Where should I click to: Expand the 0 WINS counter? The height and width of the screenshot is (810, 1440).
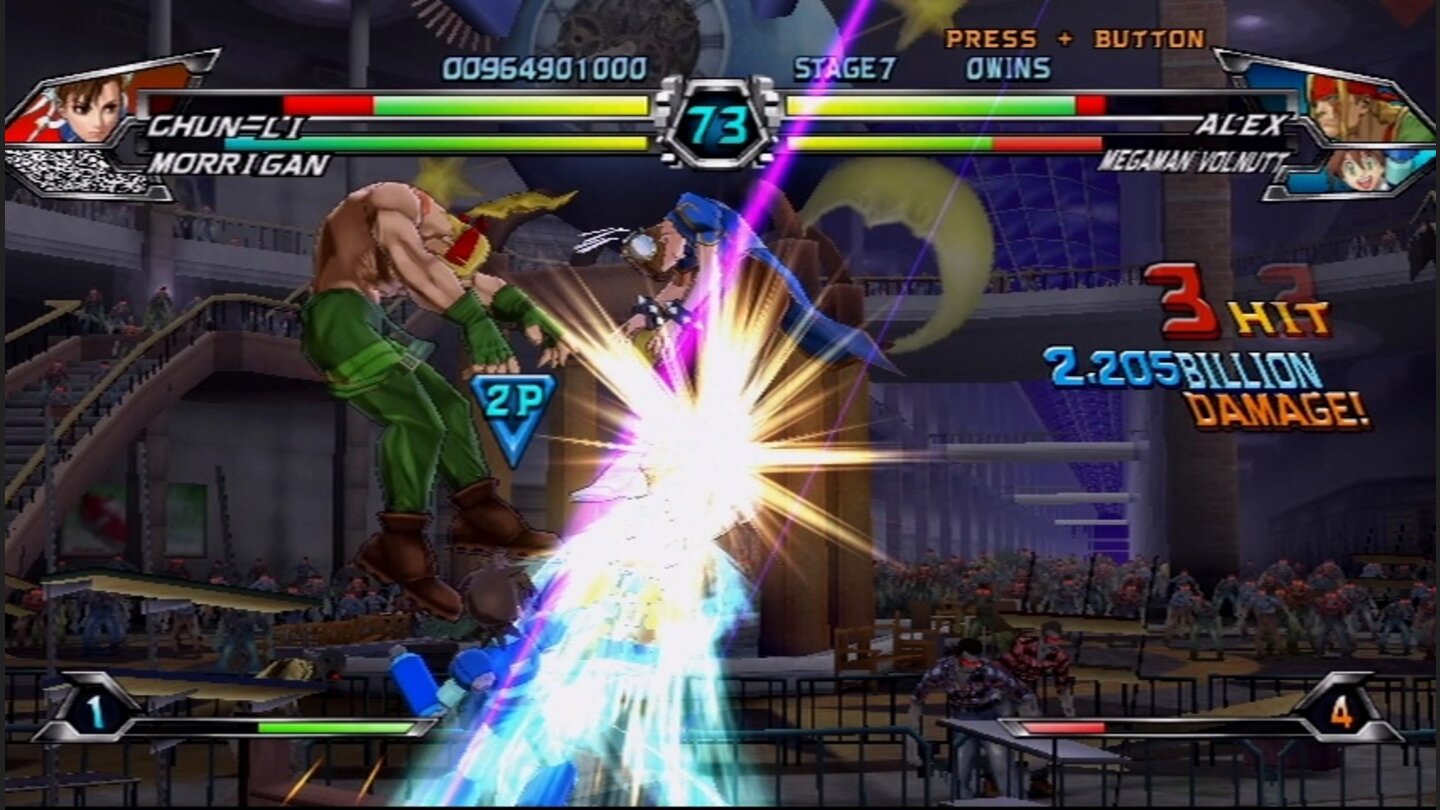[x=1007, y=69]
